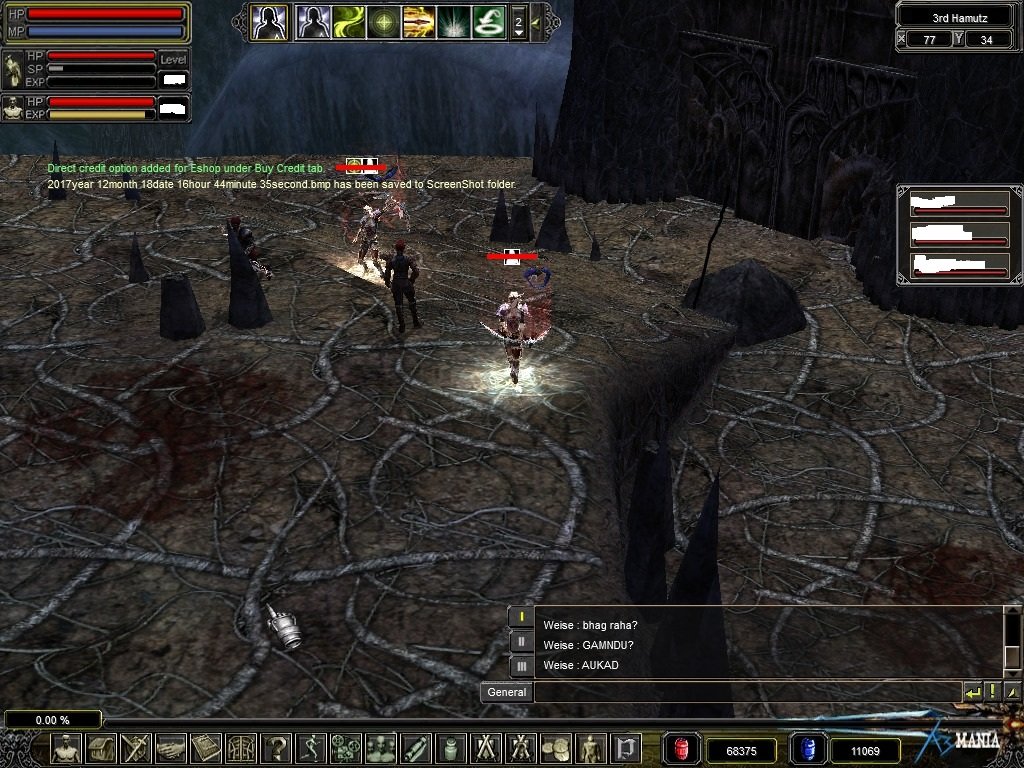Activate the golden spear skill
The height and width of the screenshot is (768, 1024).
(x=418, y=21)
